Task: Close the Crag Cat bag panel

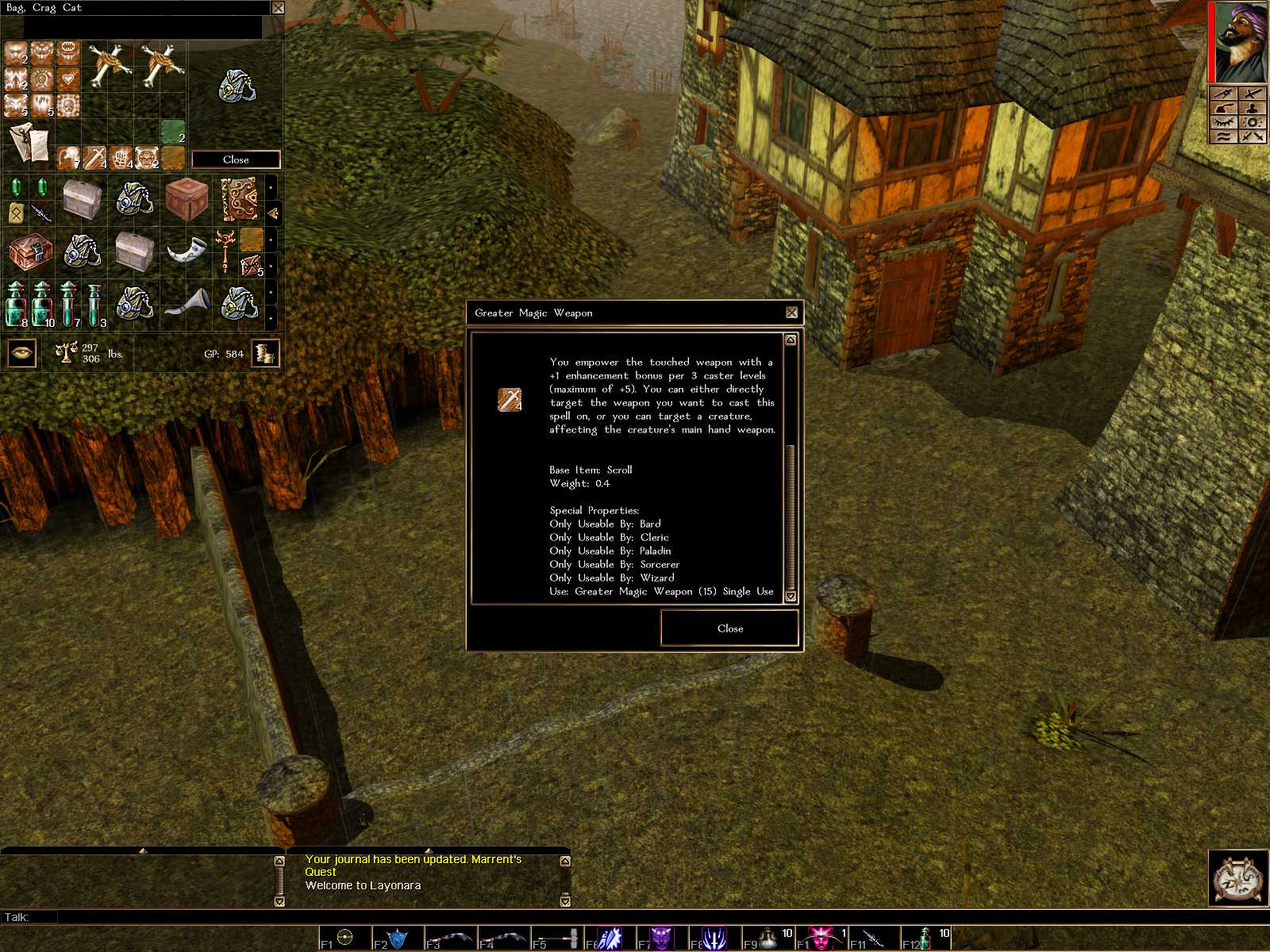Action: coord(236,159)
